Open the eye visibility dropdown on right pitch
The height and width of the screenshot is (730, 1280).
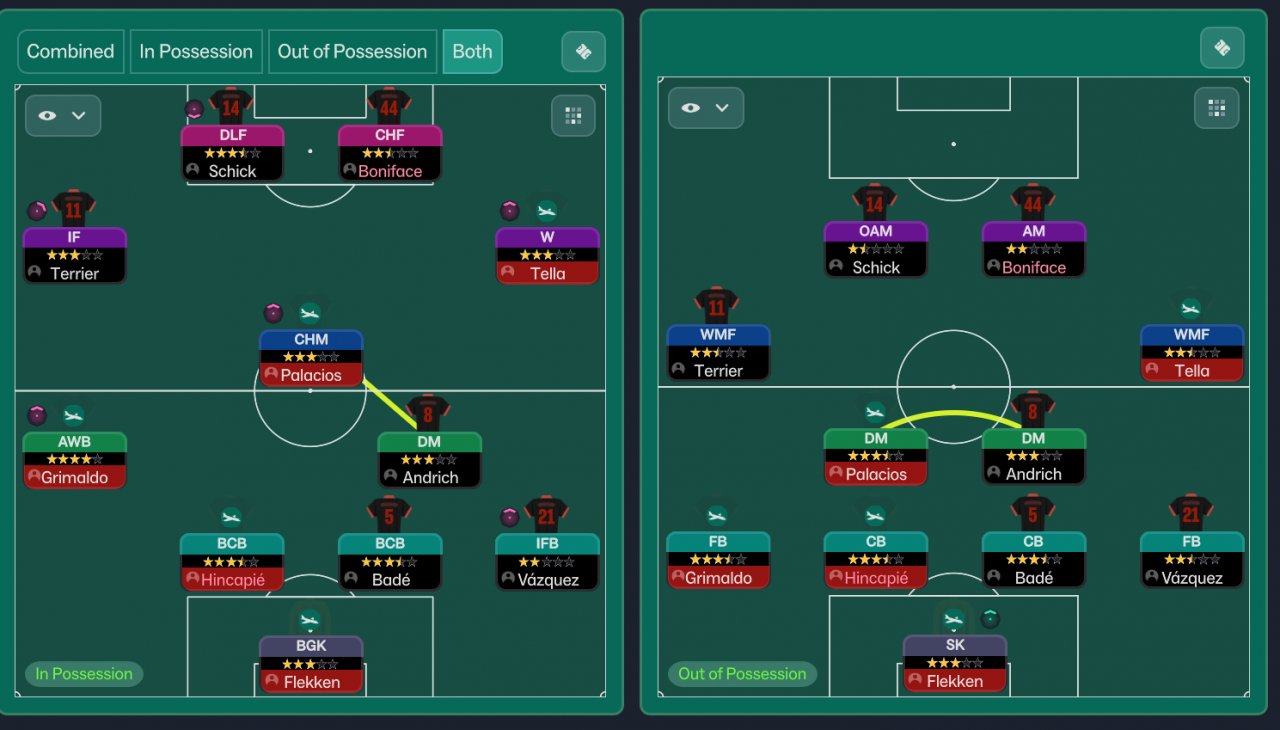tap(705, 108)
